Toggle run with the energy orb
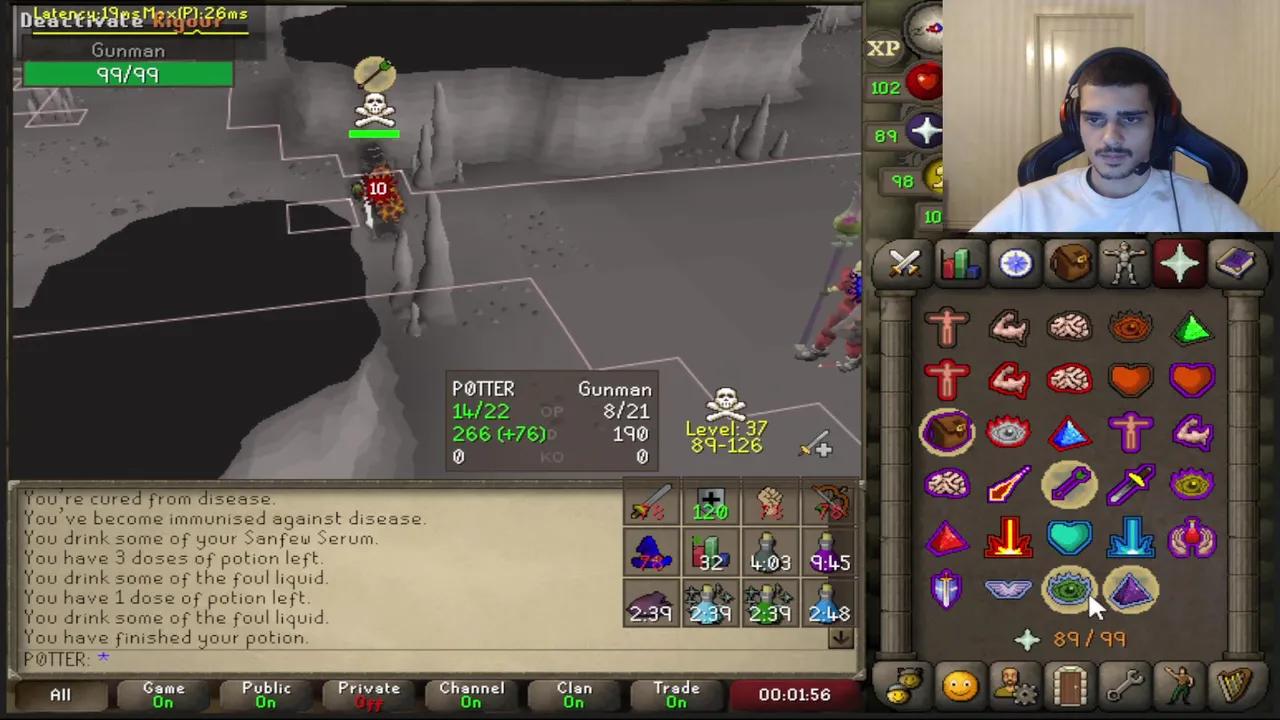Viewport: 1280px width, 720px height. (x=933, y=178)
